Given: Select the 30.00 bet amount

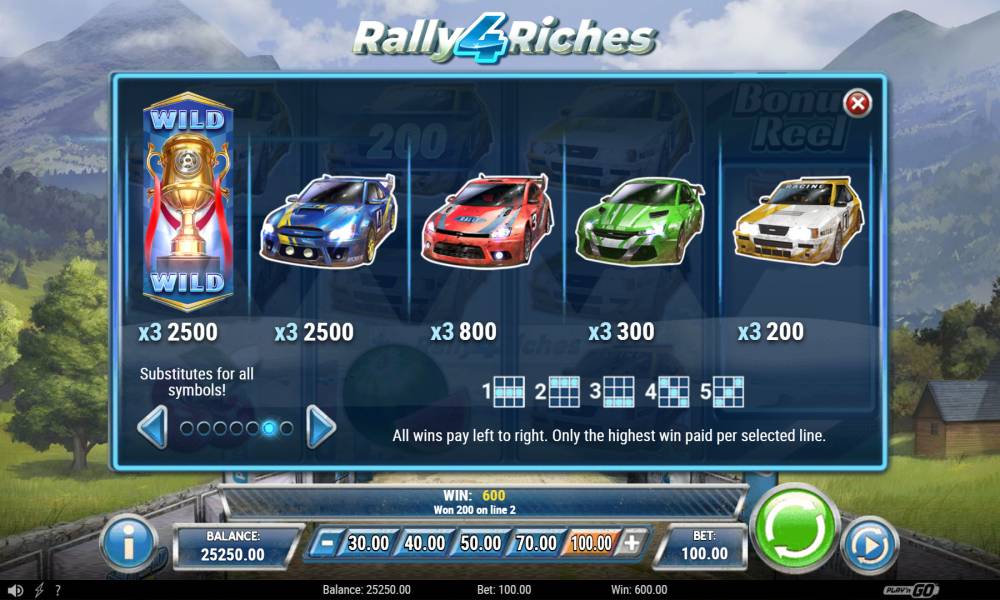Looking at the screenshot, I should (x=367, y=543).
